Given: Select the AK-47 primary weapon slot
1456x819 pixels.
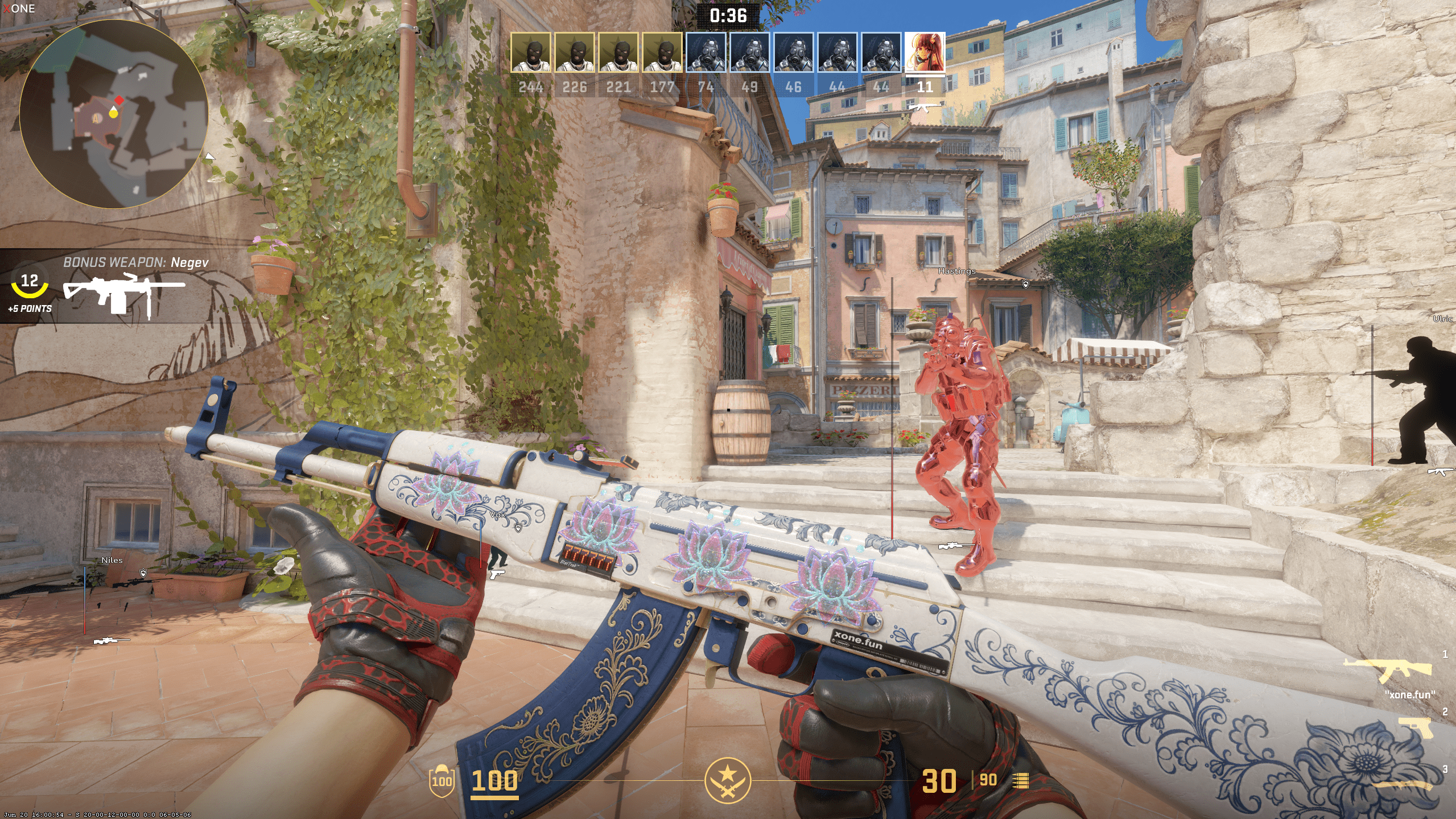Looking at the screenshot, I should tap(1387, 670).
